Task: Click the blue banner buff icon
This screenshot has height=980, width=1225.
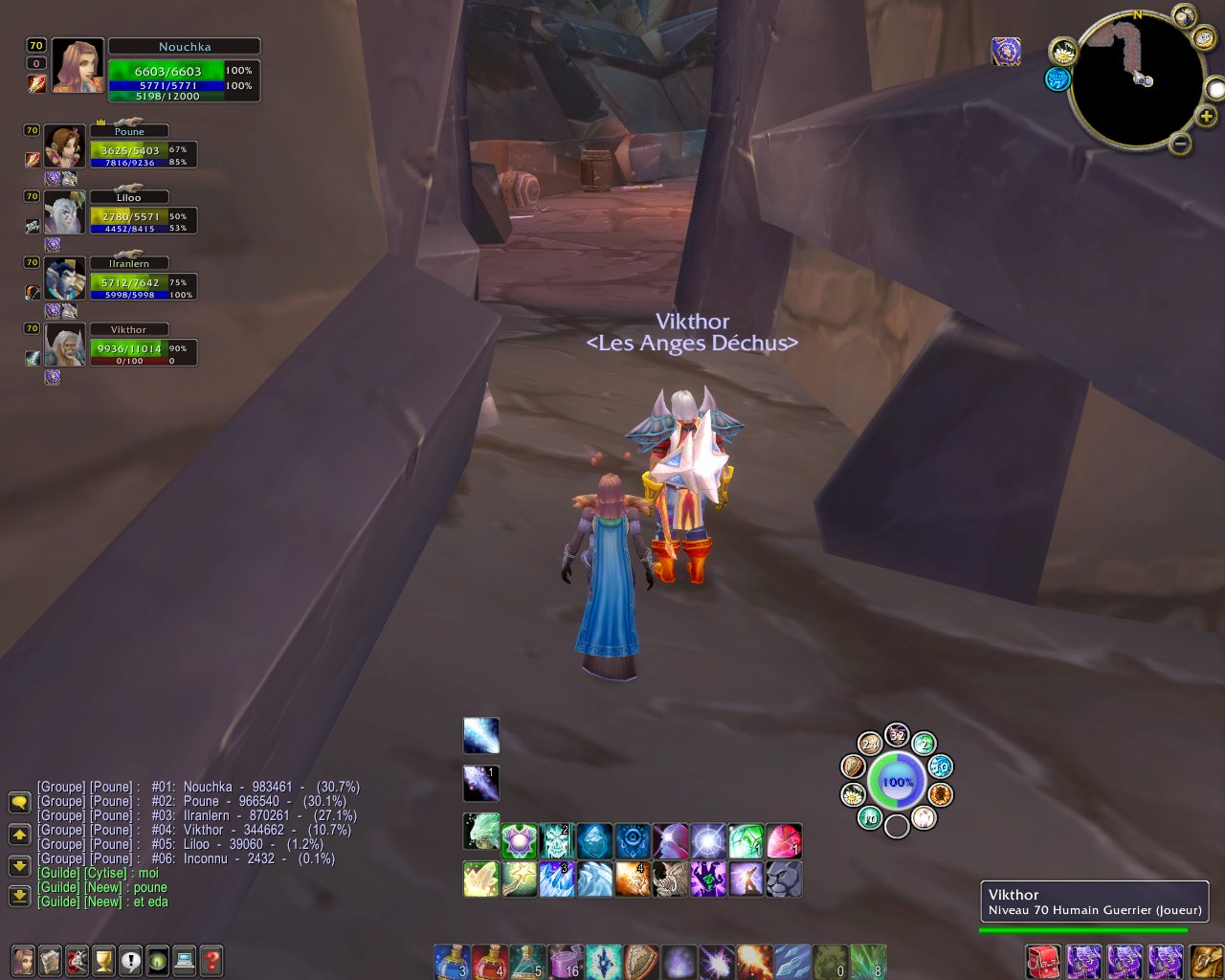Action: pos(1006,52)
